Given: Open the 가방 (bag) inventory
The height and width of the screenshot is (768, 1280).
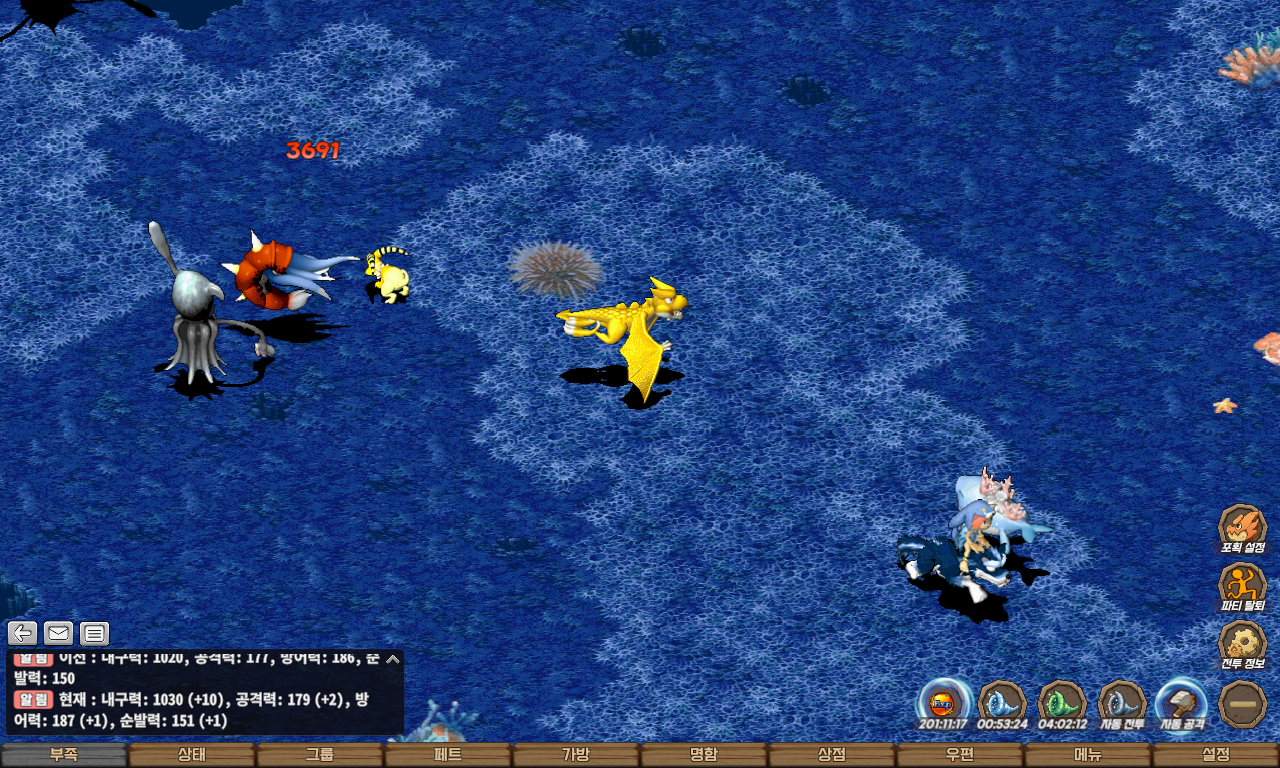Looking at the screenshot, I should click(576, 755).
